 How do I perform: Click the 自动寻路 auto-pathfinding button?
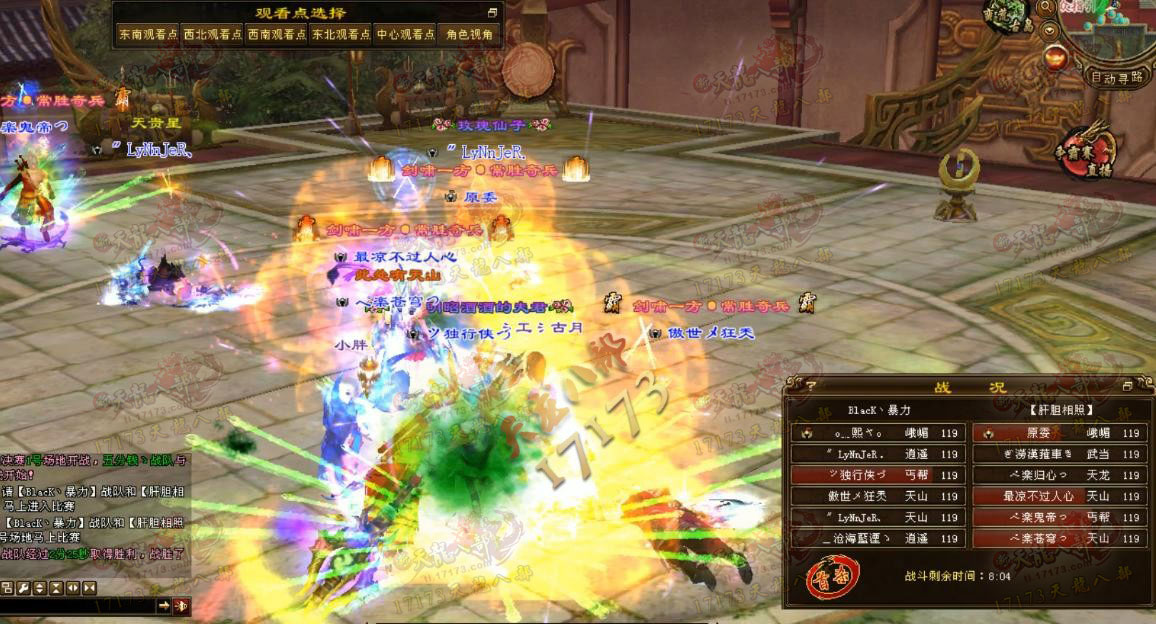click(1116, 78)
